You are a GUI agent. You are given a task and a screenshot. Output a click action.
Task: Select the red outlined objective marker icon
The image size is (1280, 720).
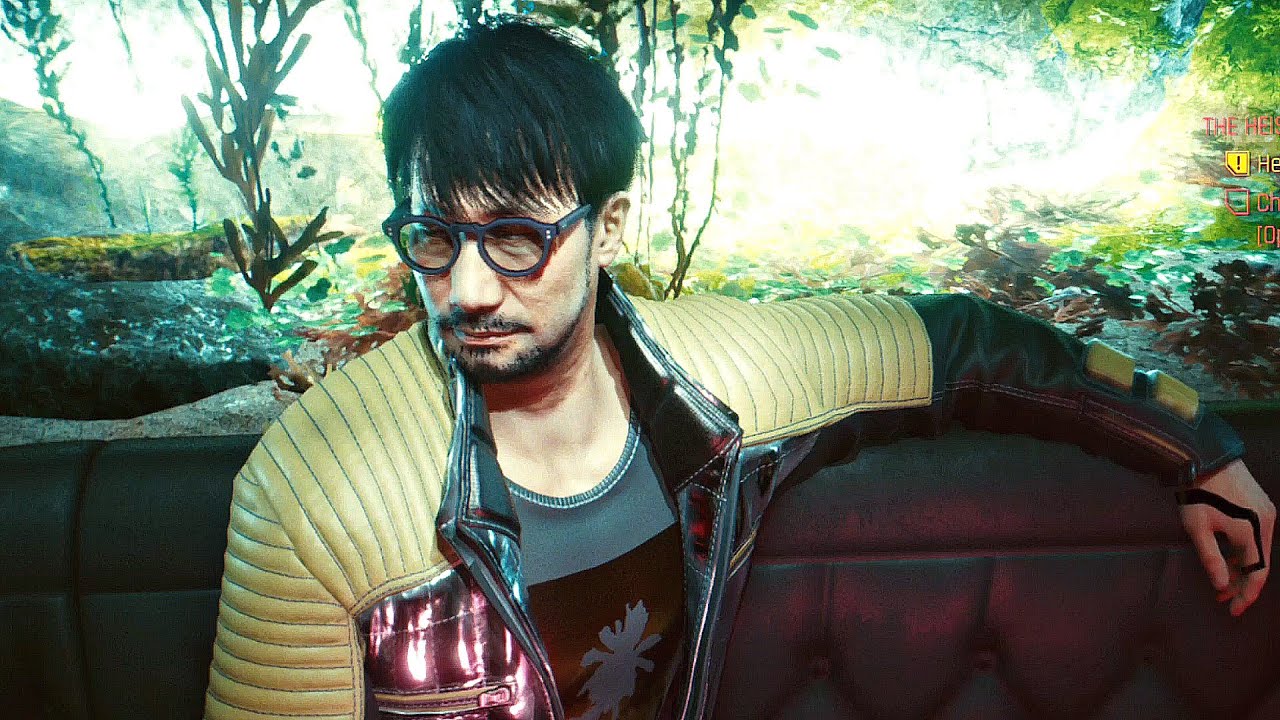point(1238,202)
